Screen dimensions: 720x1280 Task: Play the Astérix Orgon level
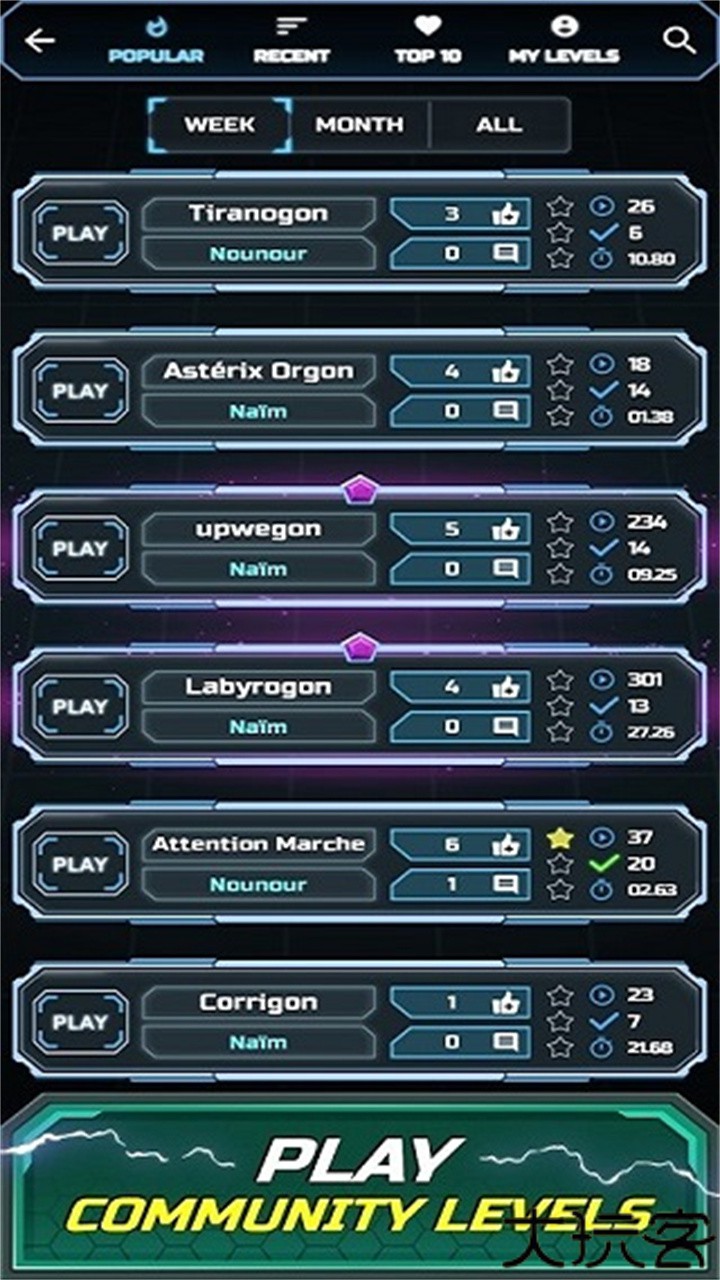pyautogui.click(x=80, y=391)
